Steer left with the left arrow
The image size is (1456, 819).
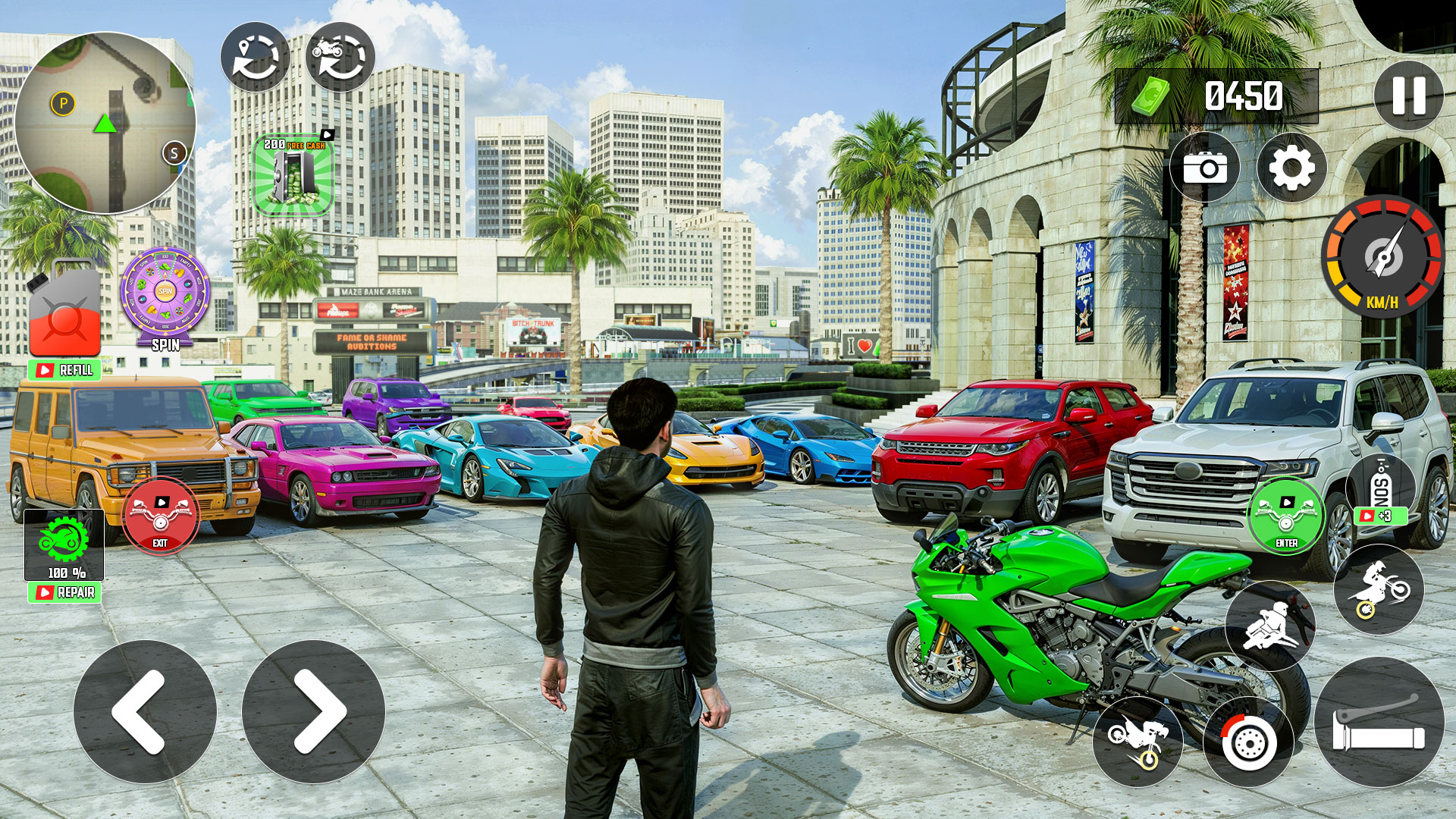pyautogui.click(x=145, y=711)
